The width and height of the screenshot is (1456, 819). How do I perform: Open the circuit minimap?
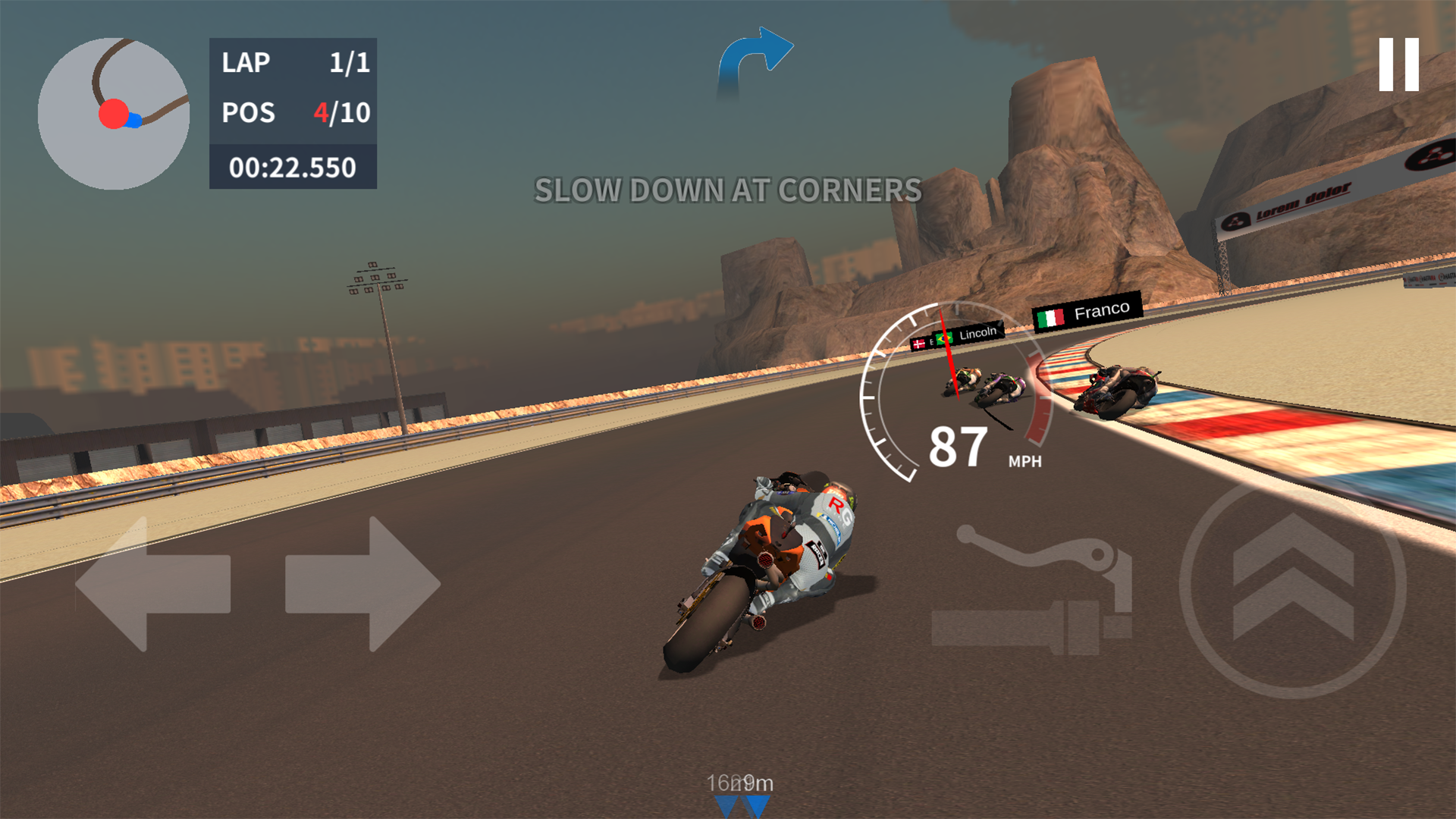114,114
